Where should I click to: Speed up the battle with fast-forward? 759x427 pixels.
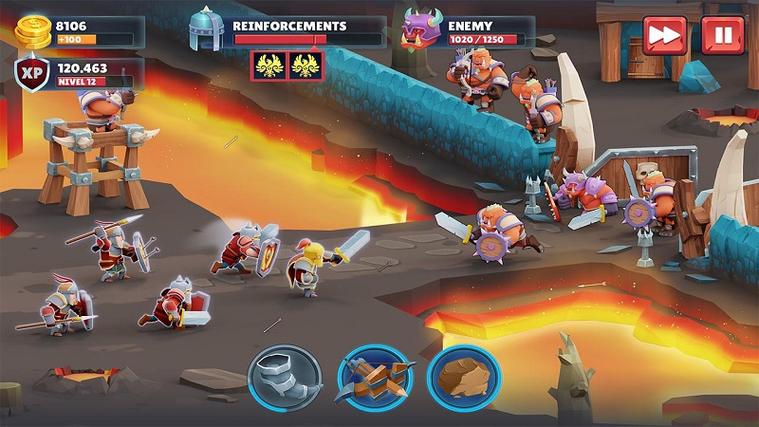tap(664, 35)
